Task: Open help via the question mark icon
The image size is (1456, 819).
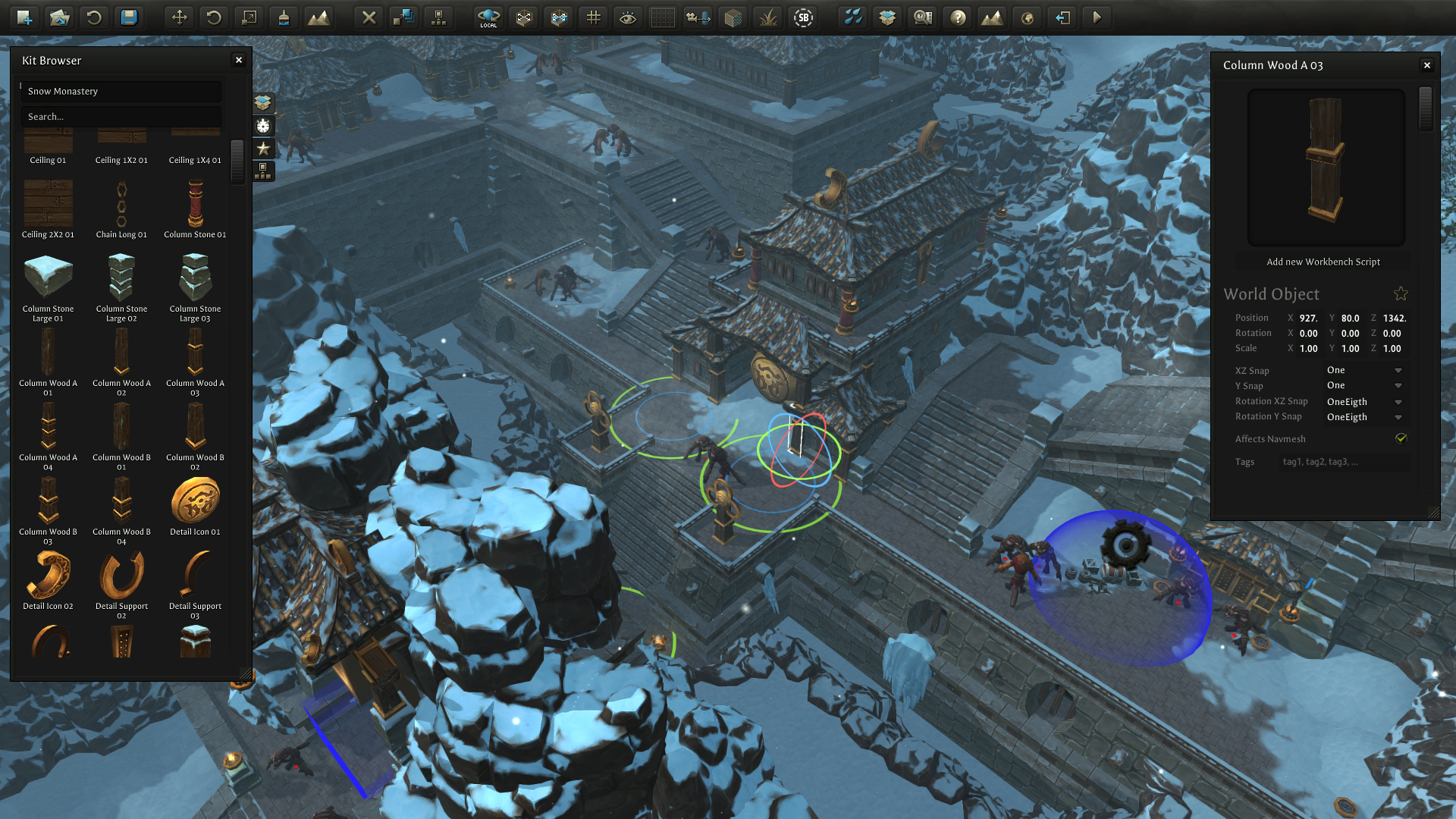Action: click(x=957, y=17)
